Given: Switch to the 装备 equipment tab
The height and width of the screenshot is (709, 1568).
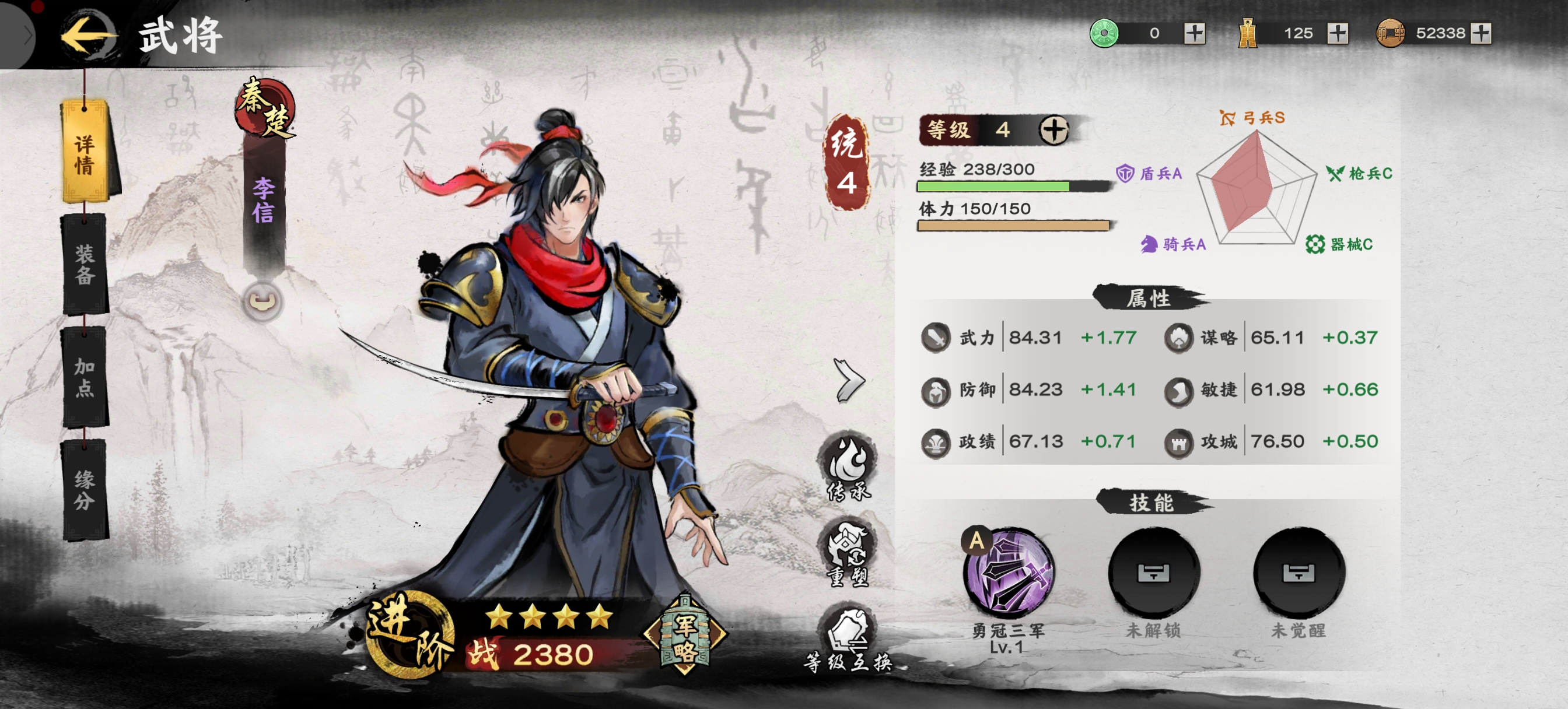Looking at the screenshot, I should [85, 265].
